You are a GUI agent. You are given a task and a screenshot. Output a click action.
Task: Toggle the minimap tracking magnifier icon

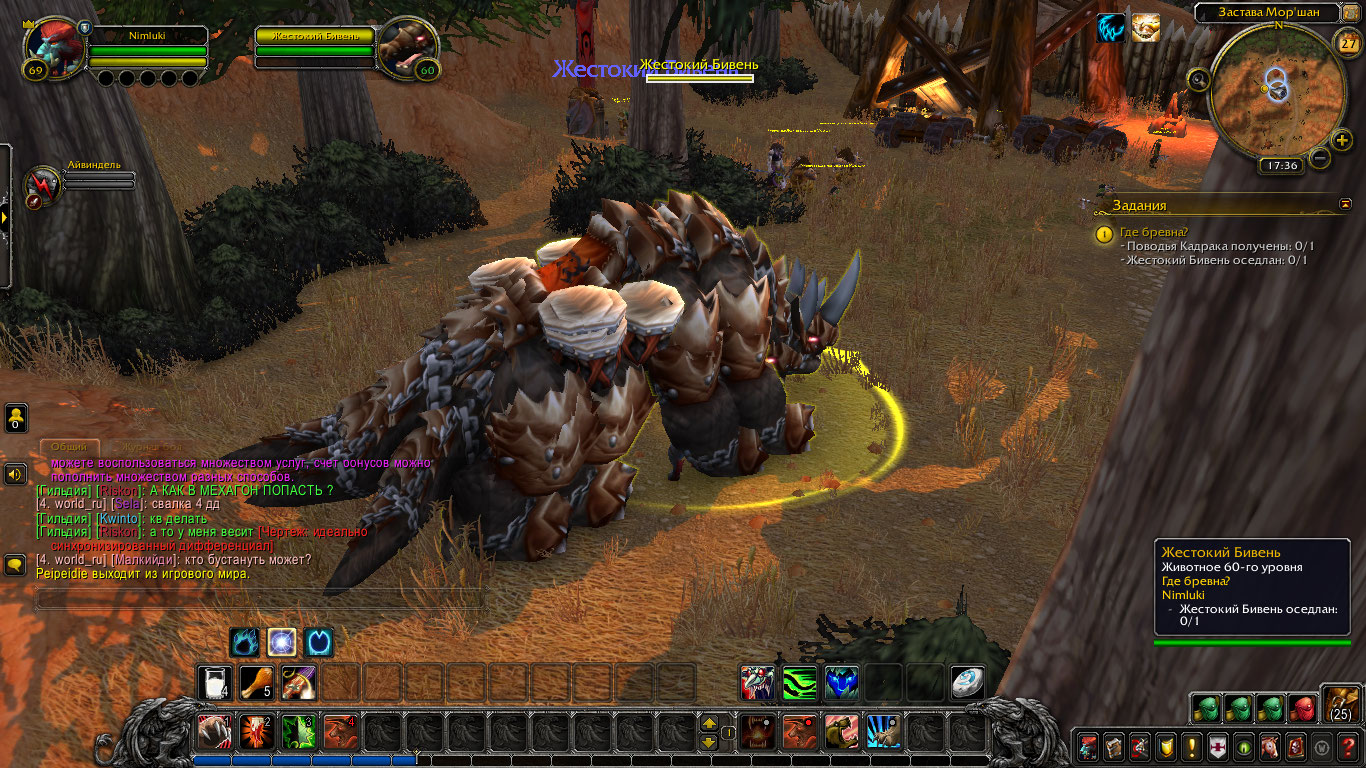1197,78
